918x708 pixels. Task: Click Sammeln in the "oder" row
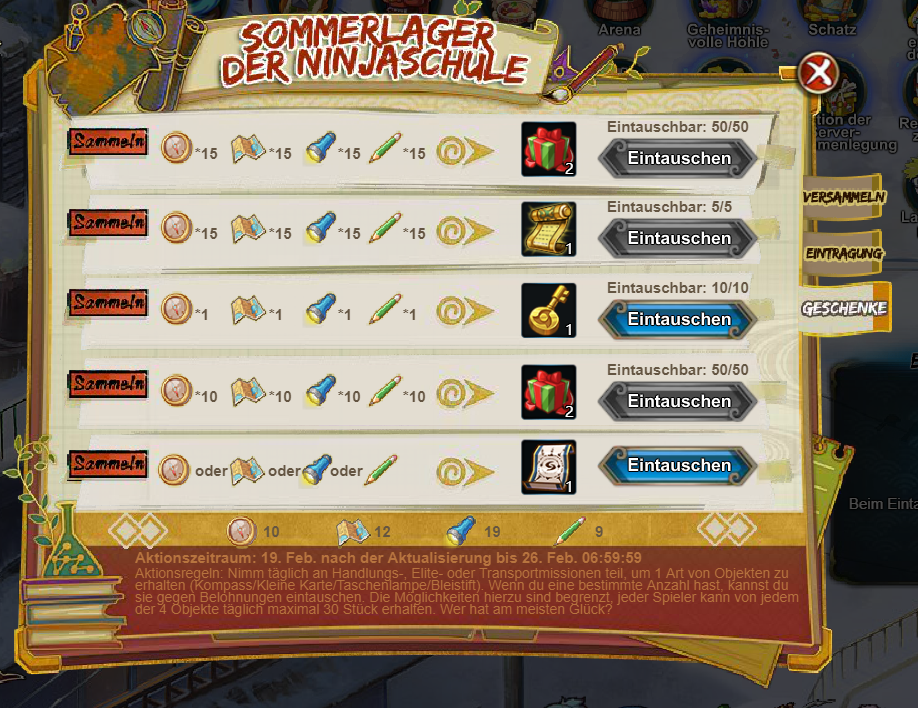[108, 465]
